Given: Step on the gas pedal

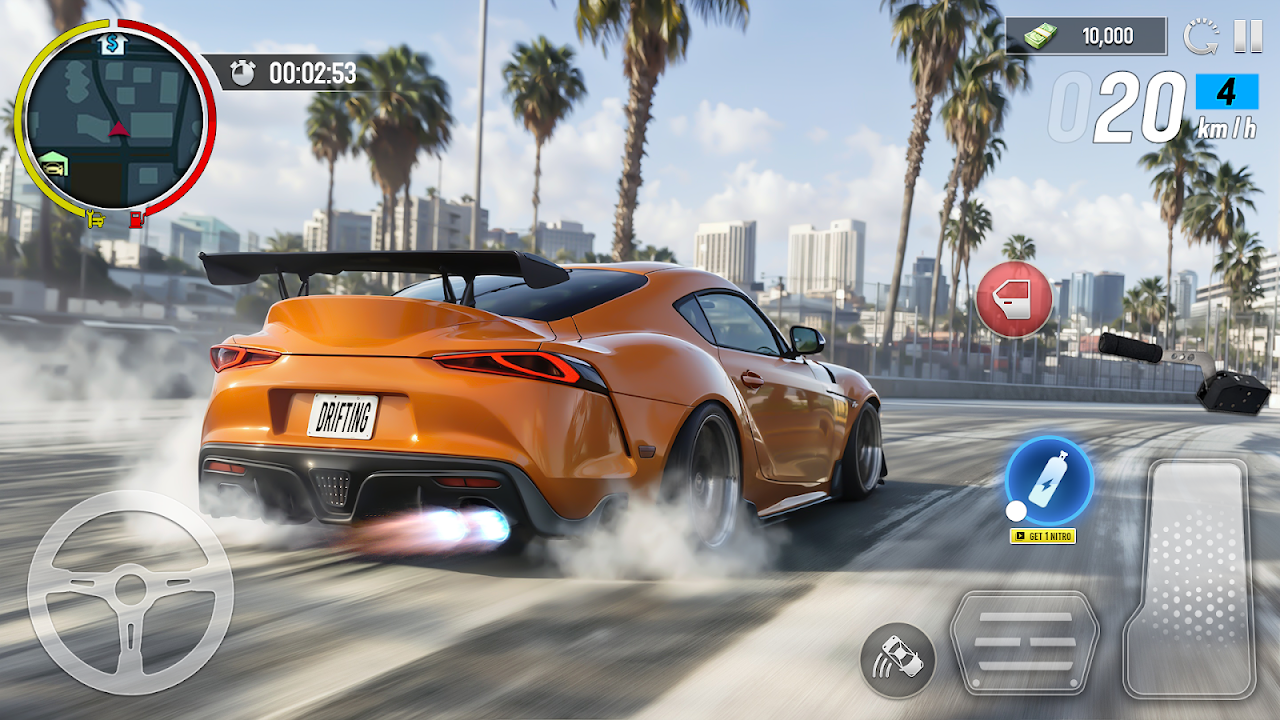Looking at the screenshot, I should (1189, 577).
